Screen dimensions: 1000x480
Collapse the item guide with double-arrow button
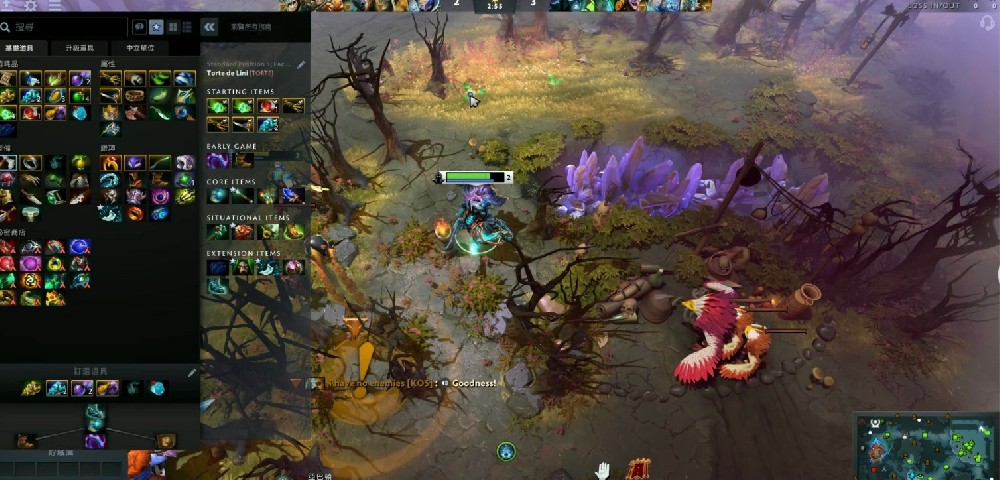[x=210, y=27]
